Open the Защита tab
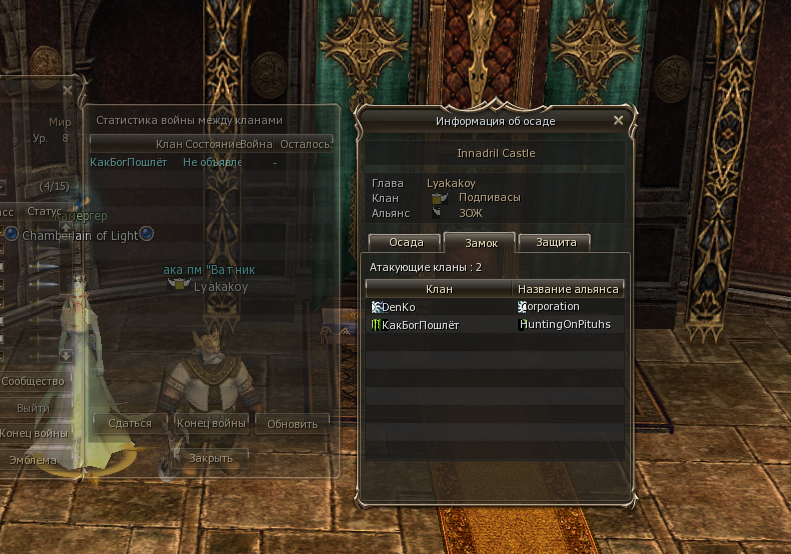Viewport: 791px width, 554px height. pos(554,242)
